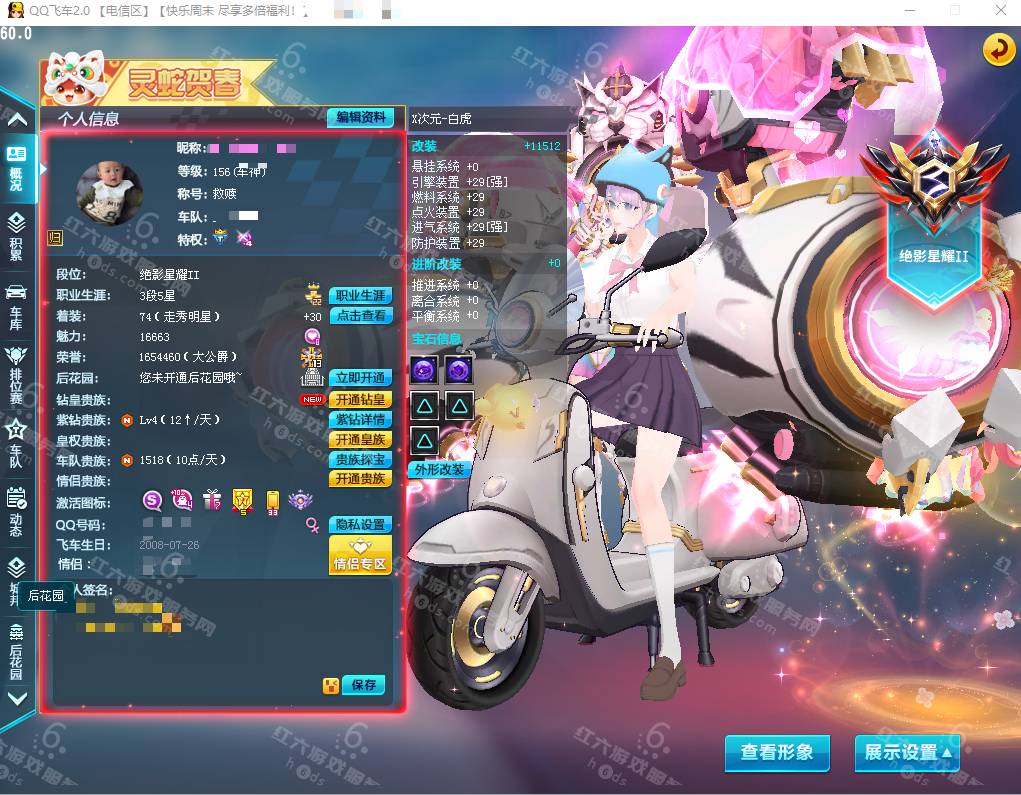The width and height of the screenshot is (1021, 795).
Task: Open the 职业生涯 career button
Action: point(360,296)
